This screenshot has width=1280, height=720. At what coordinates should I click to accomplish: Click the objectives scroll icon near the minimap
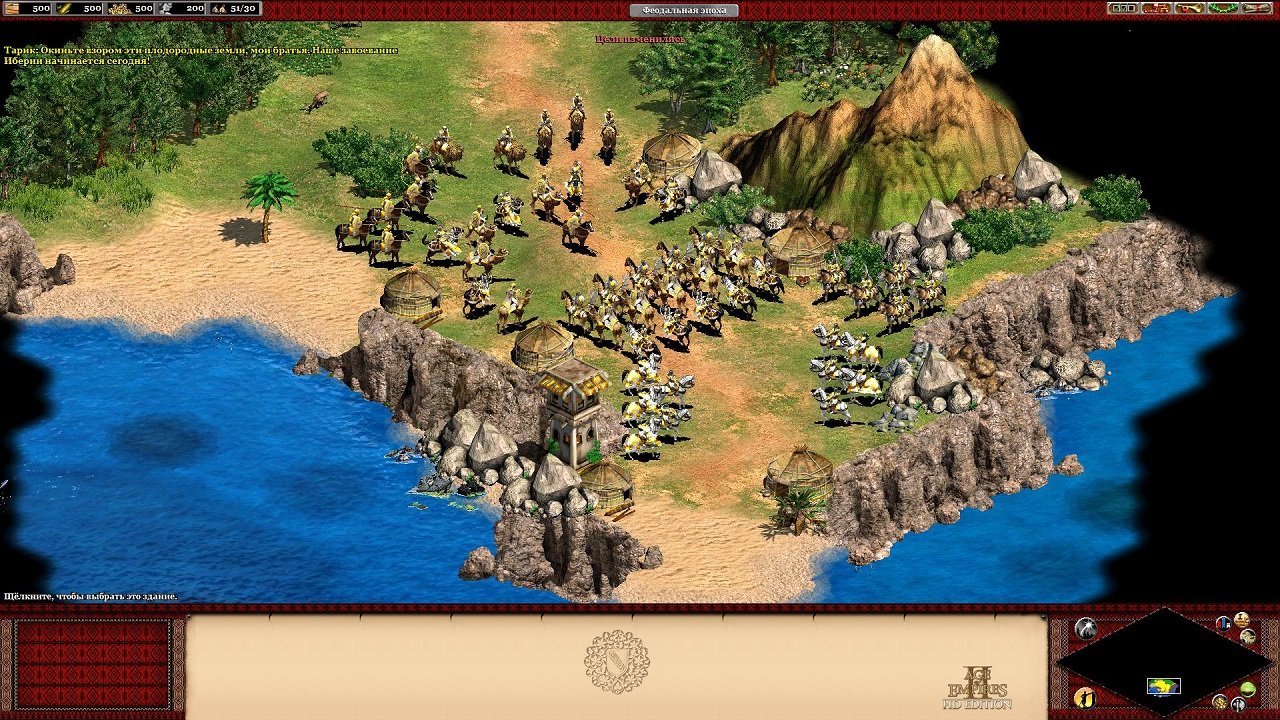(1241, 619)
